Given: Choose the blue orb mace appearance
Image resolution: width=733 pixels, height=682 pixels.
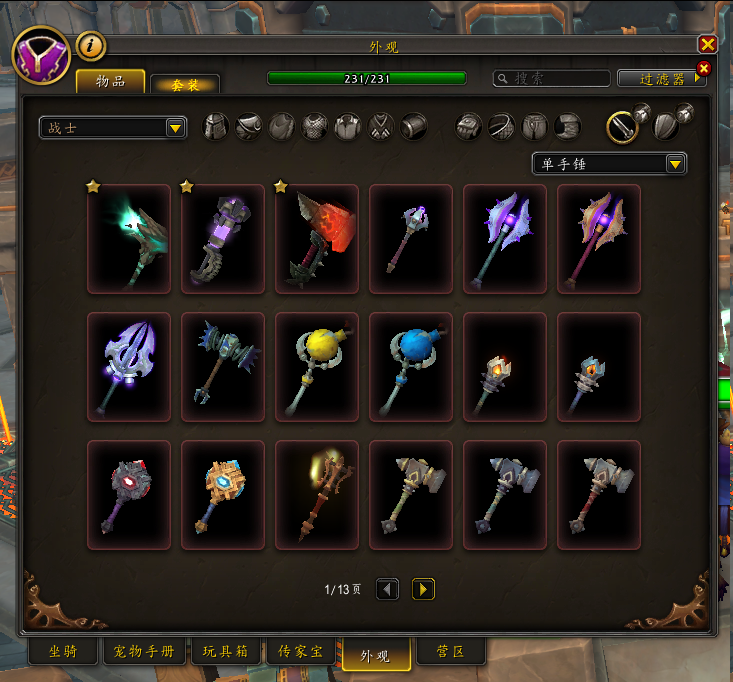Looking at the screenshot, I should (x=410, y=367).
